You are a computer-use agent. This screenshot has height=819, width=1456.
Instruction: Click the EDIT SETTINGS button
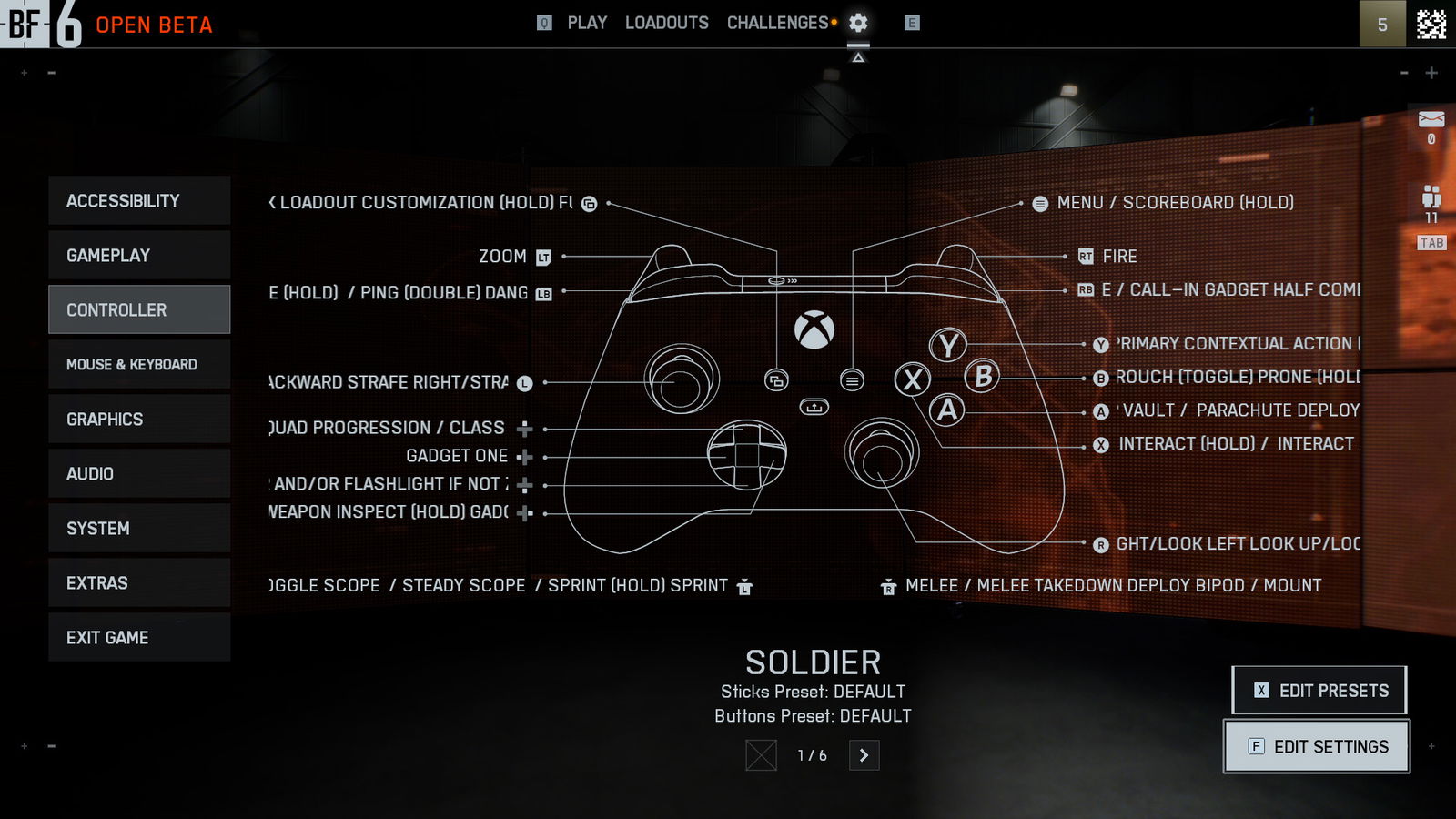1316,746
